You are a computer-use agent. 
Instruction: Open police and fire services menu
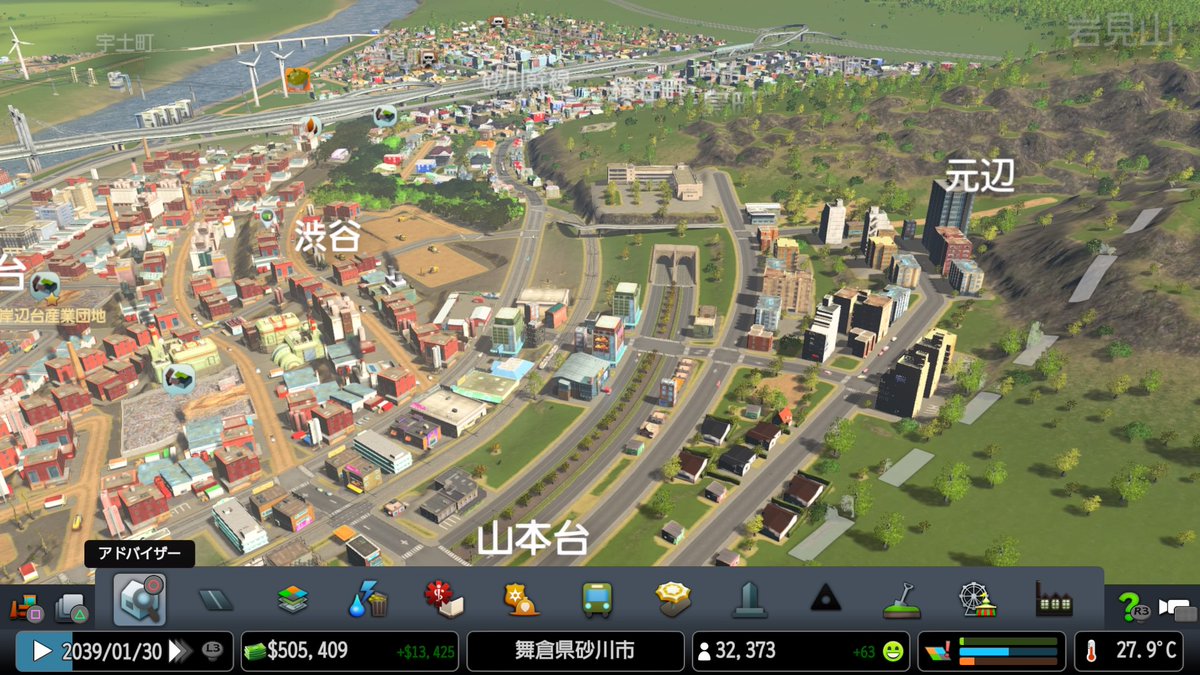[521, 600]
